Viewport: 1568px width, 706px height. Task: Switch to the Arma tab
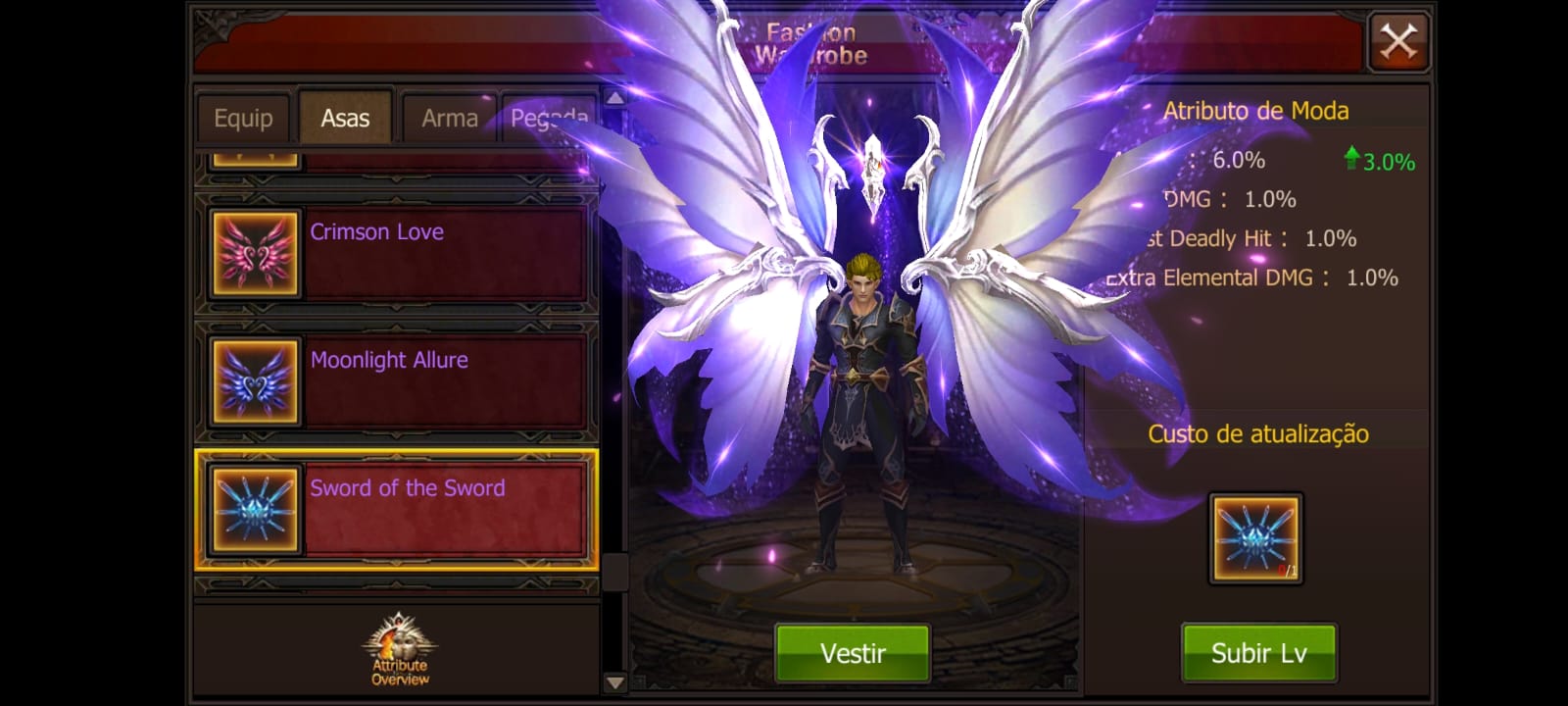click(x=449, y=119)
